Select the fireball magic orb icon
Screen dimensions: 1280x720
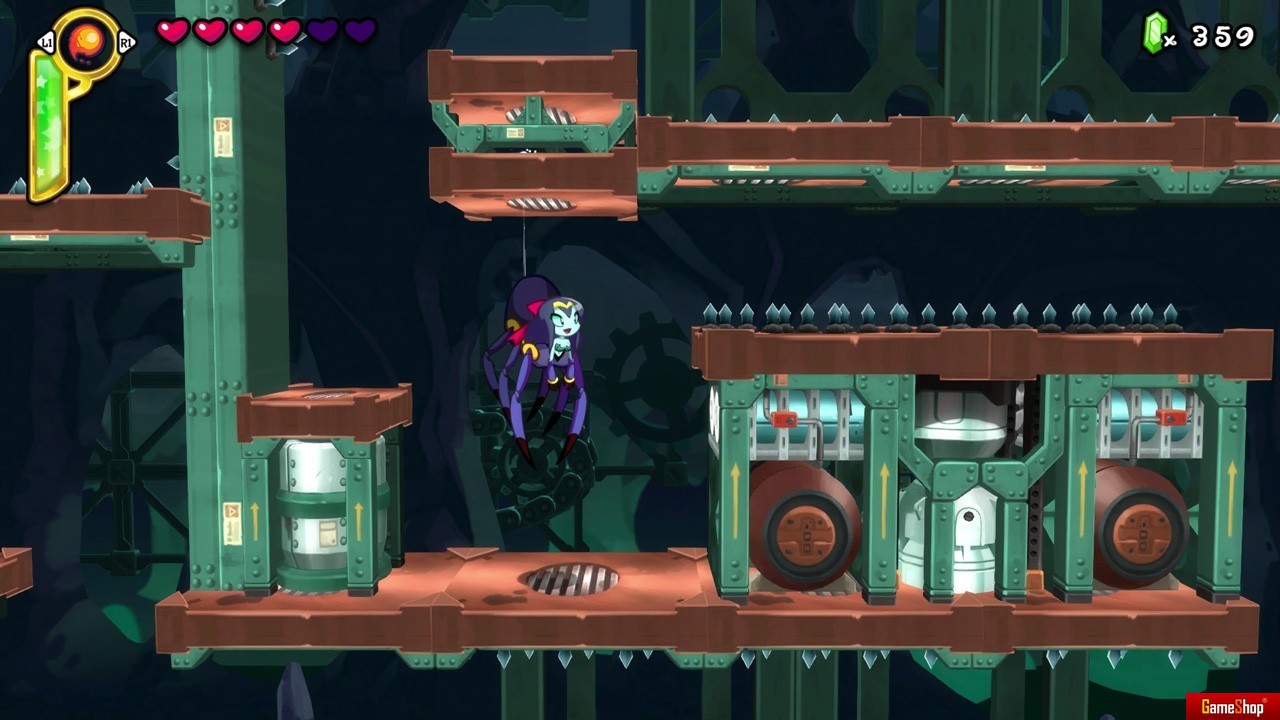click(x=85, y=43)
